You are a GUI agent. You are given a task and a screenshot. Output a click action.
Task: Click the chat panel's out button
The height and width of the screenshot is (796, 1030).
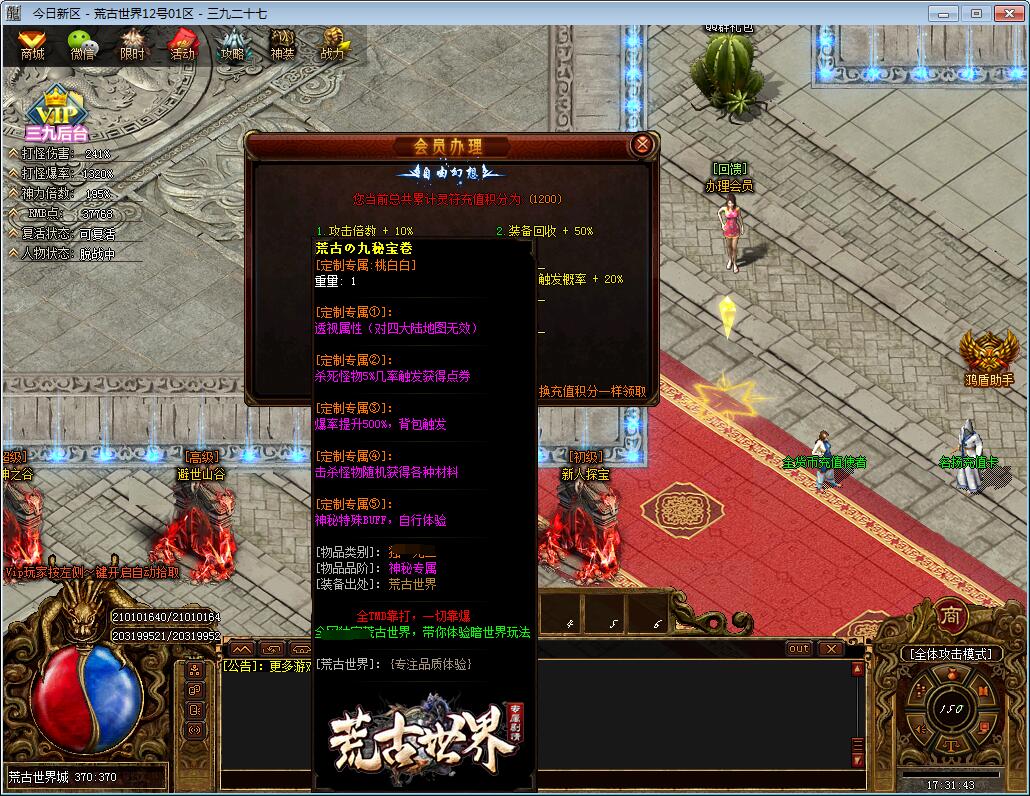pos(799,649)
